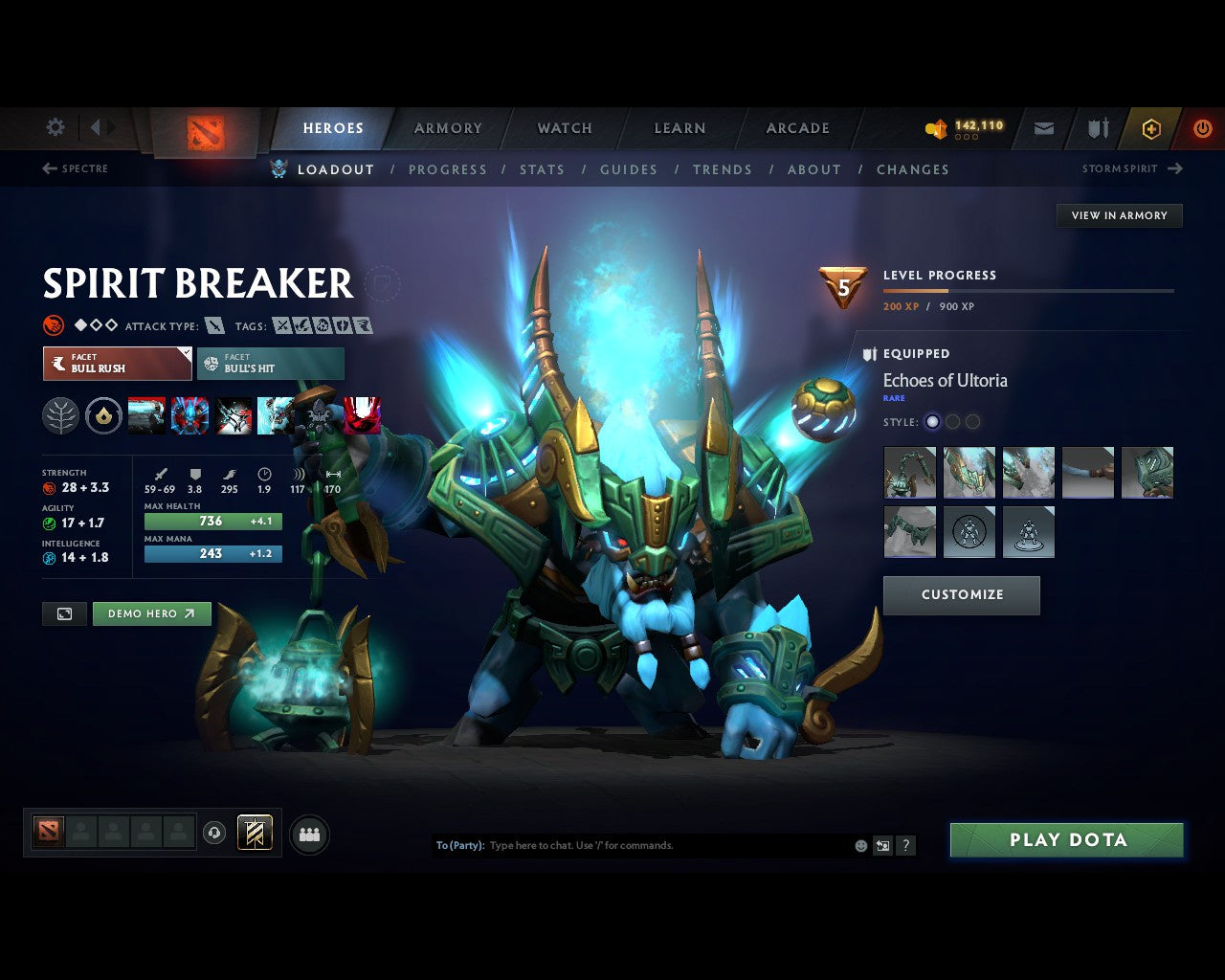The width and height of the screenshot is (1225, 980).
Task: Open the settings gear icon
Action: [55, 127]
